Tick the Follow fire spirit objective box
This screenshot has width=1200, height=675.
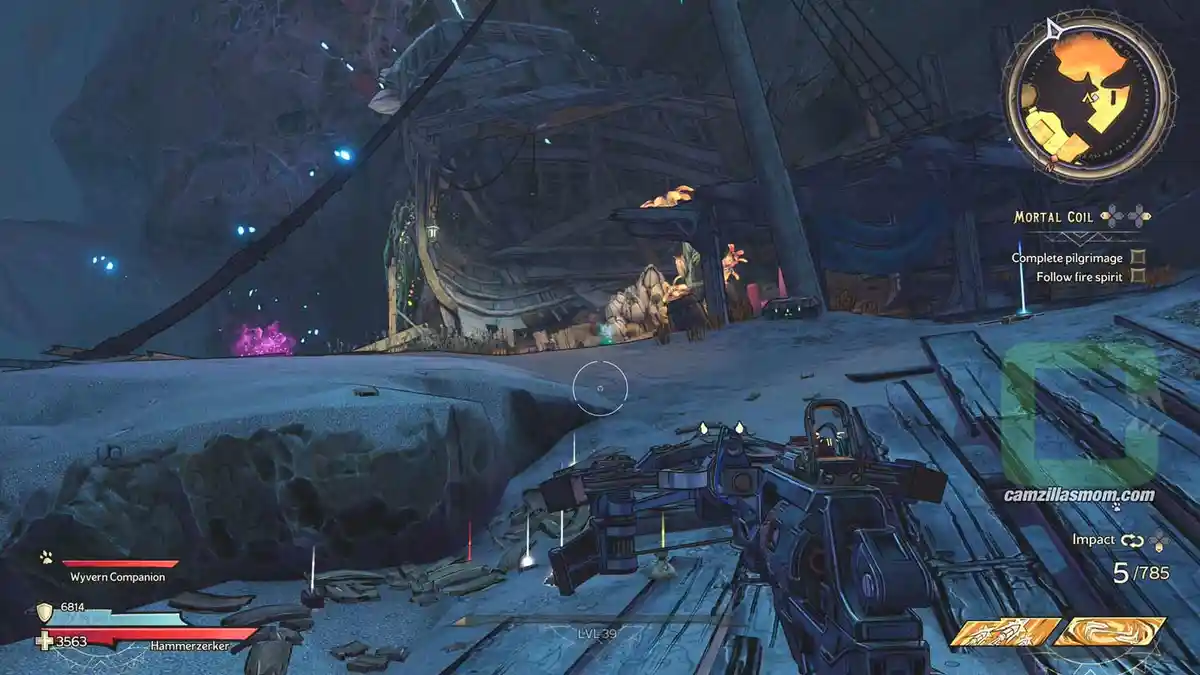[1138, 277]
